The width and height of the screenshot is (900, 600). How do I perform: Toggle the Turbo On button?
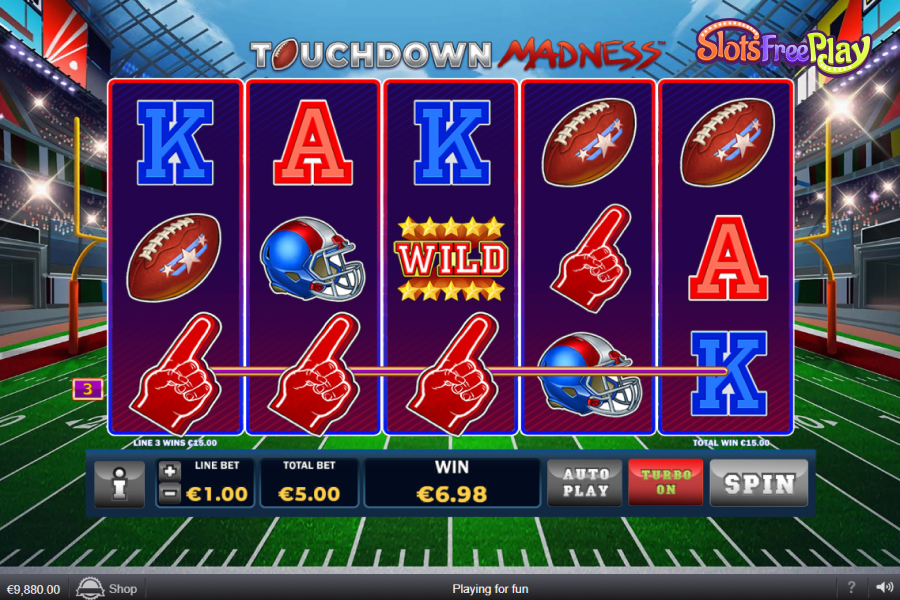point(666,483)
